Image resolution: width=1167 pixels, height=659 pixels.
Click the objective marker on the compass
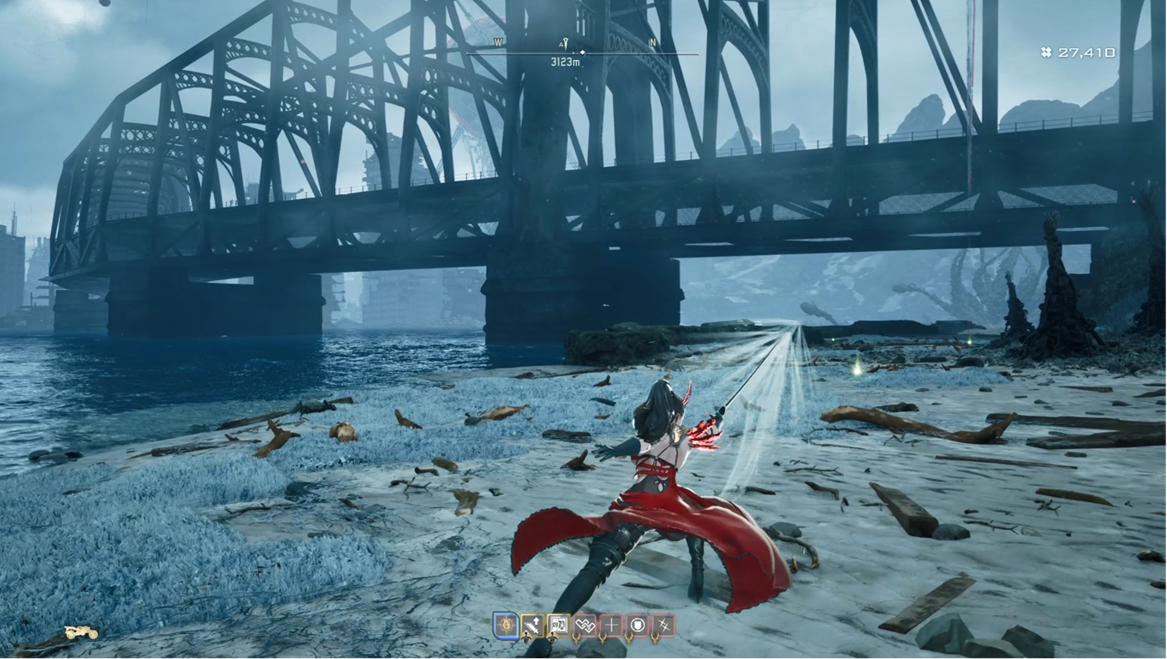click(565, 44)
